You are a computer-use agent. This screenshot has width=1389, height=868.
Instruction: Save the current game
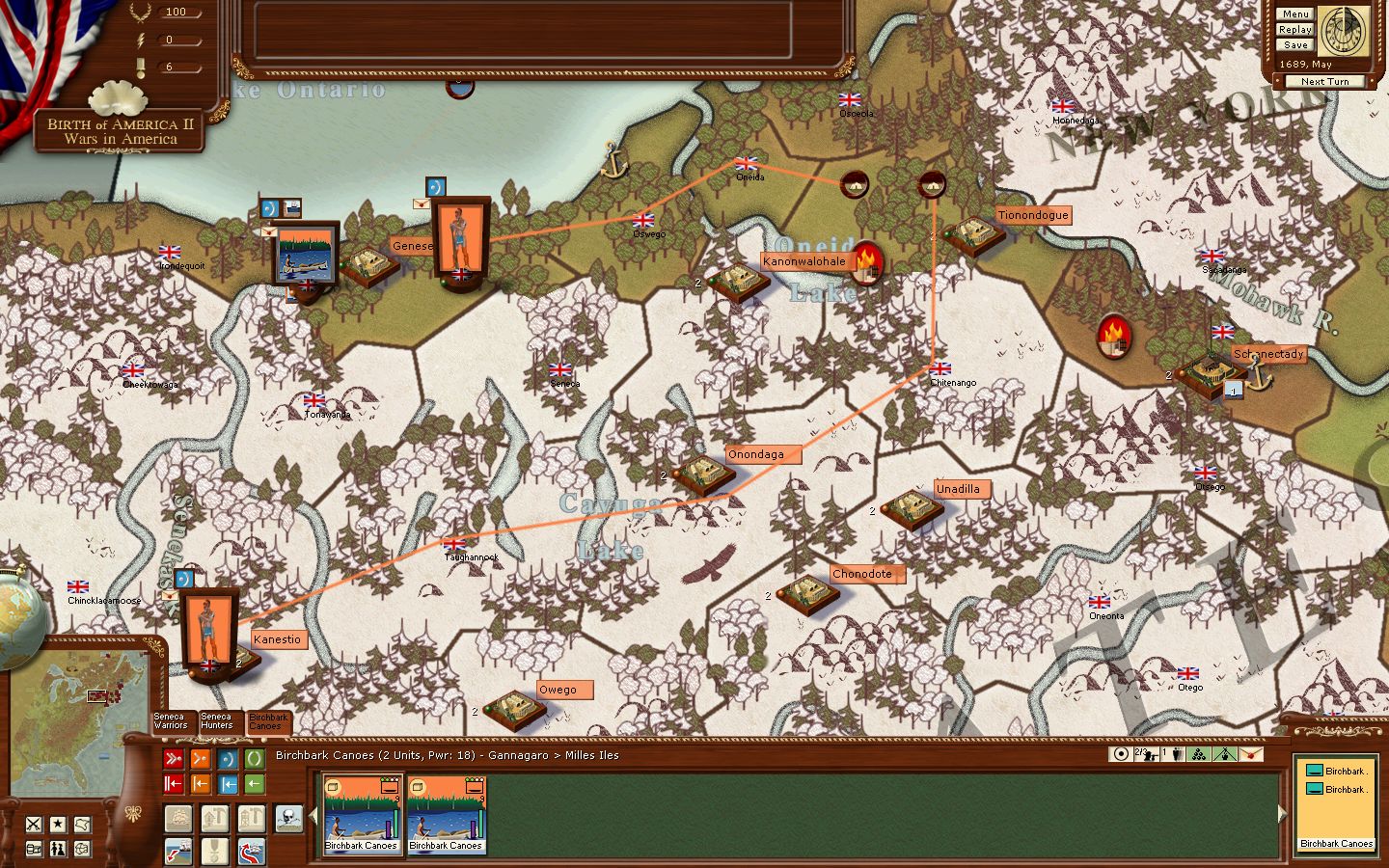click(1295, 44)
